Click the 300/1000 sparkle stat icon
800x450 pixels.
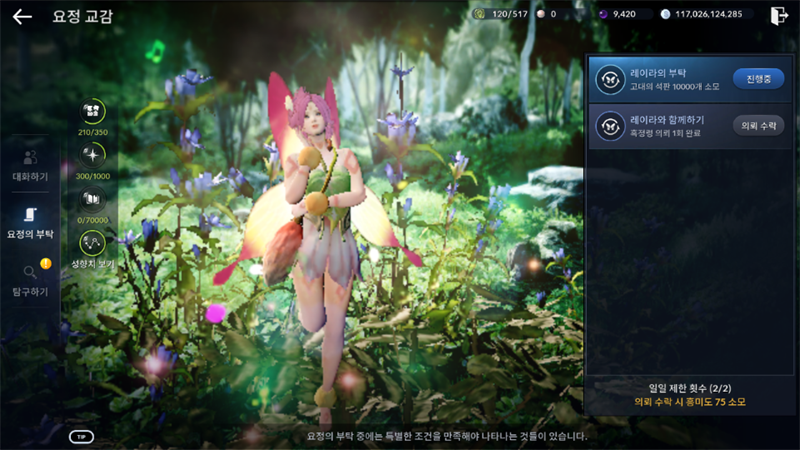pos(92,158)
